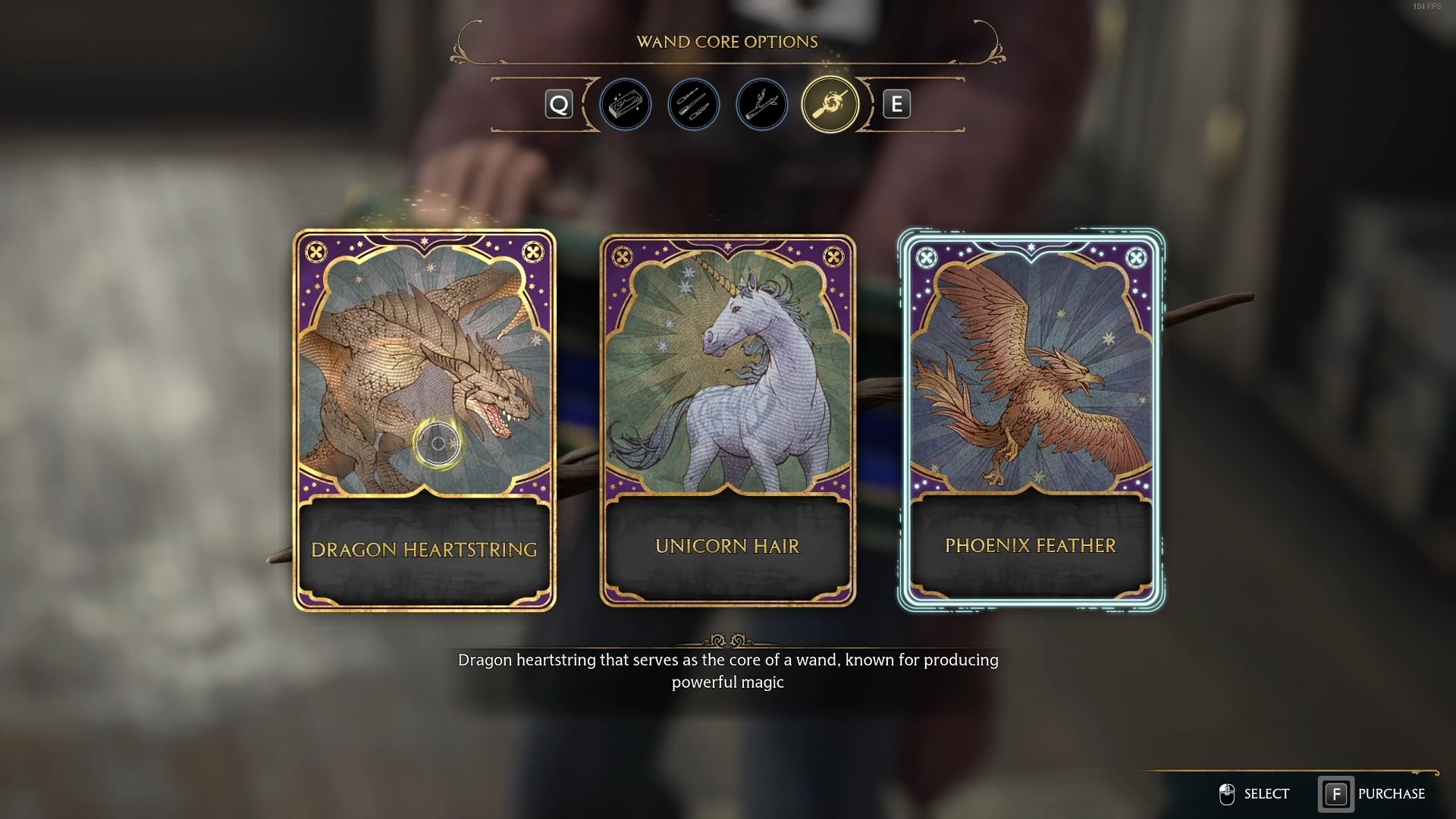
Task: Open the wand styles category icon
Action: point(693,105)
